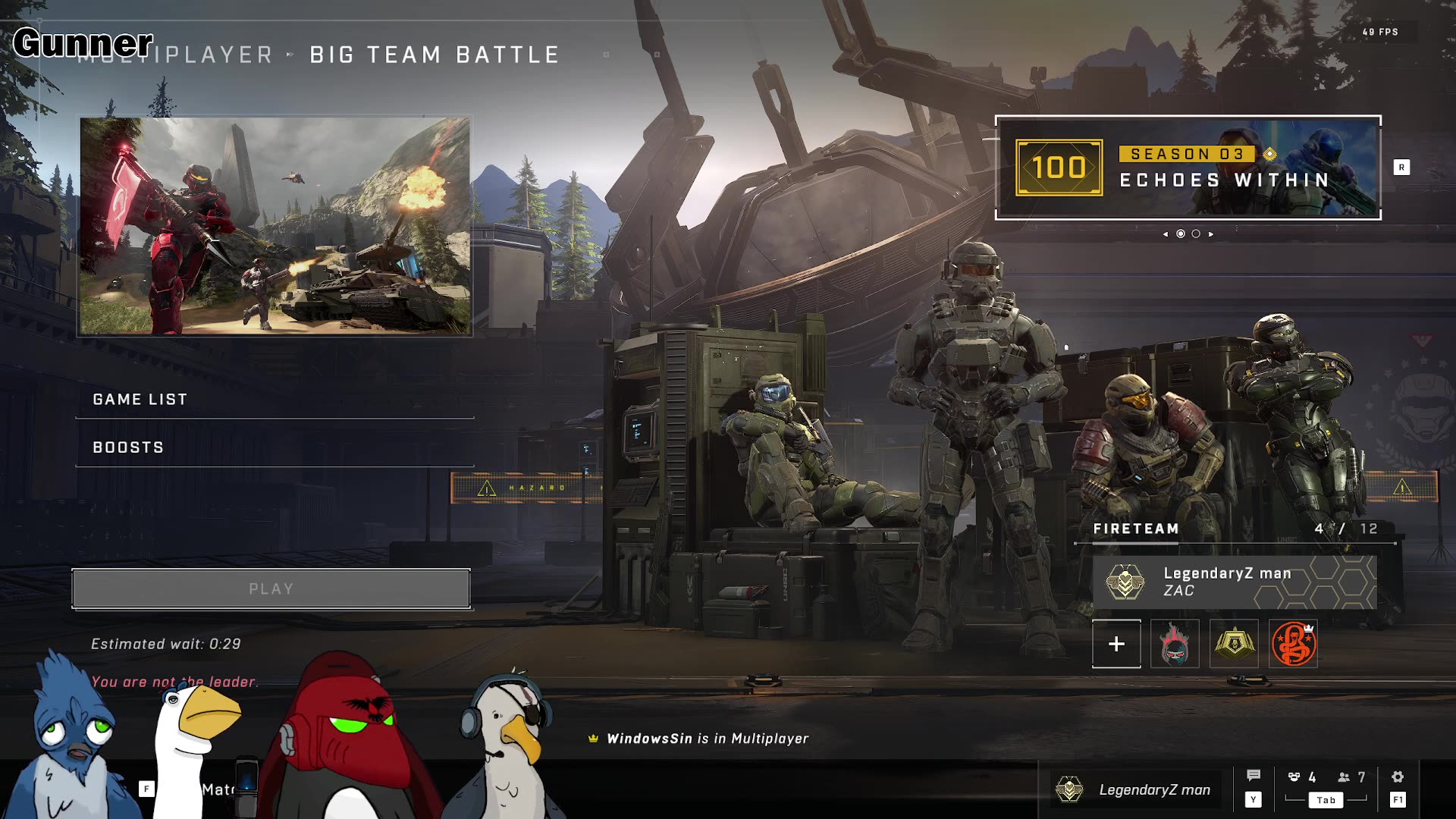
Task: Select the second carousel dot
Action: tap(1196, 234)
